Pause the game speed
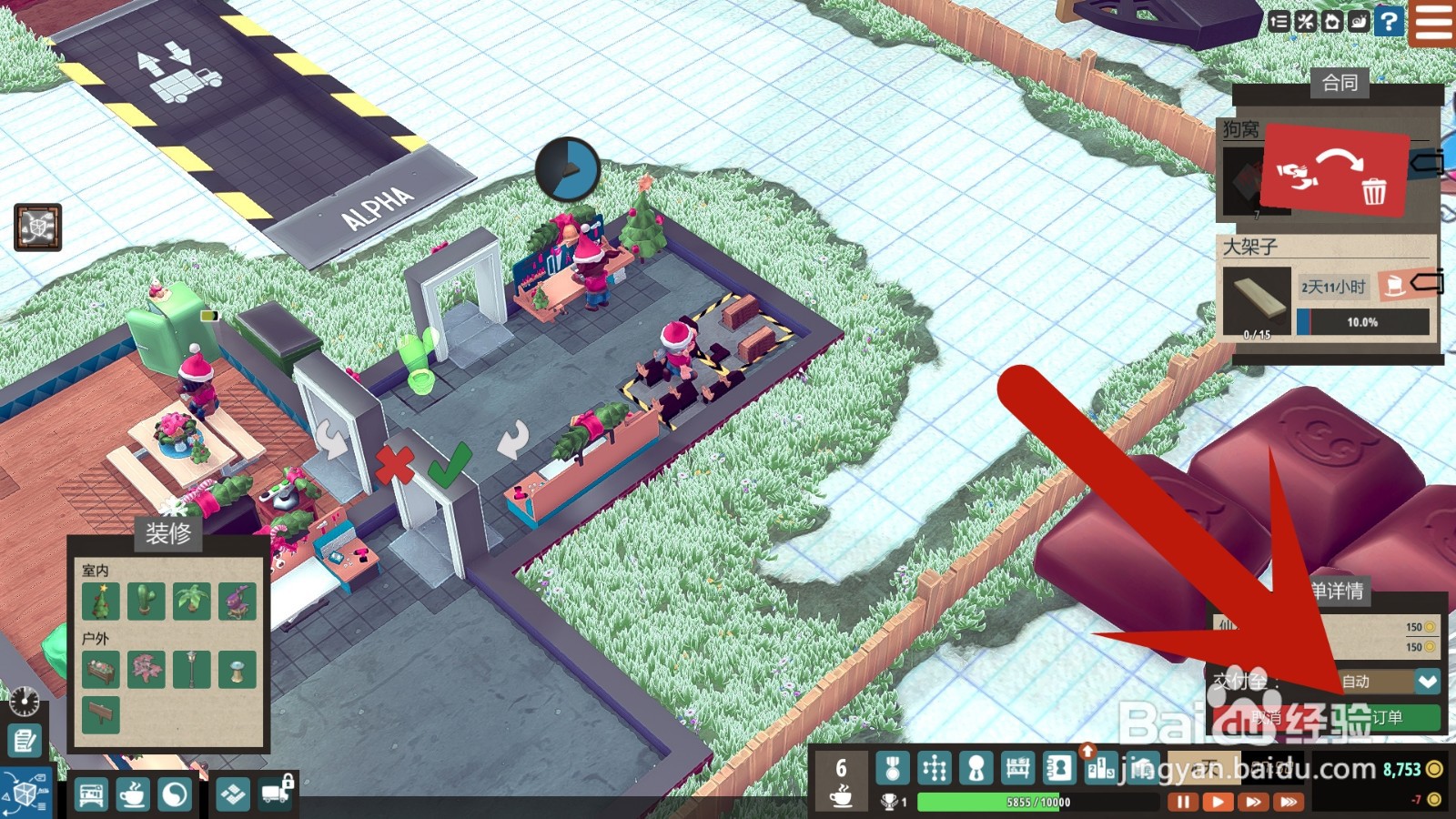The image size is (1456, 819). (x=1182, y=802)
